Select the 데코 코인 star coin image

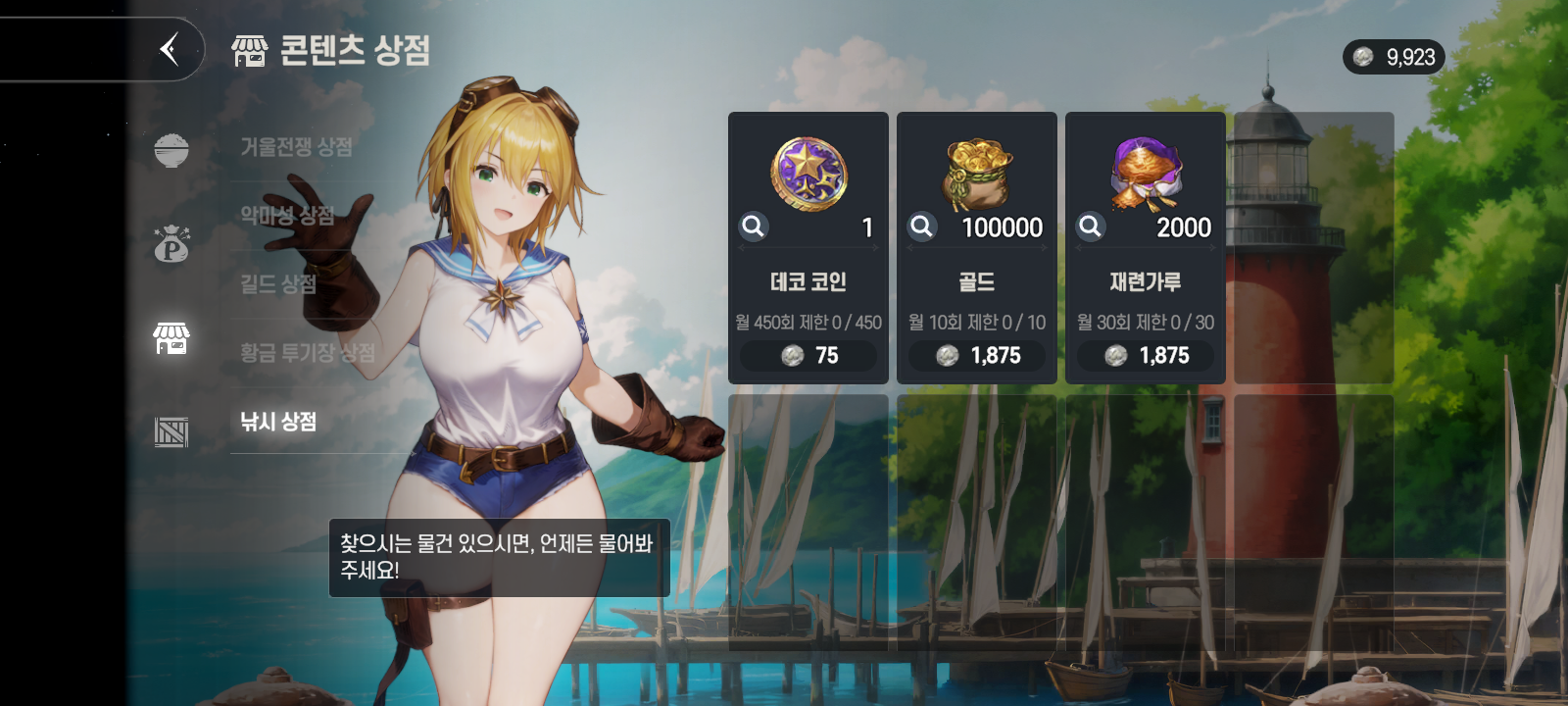808,173
